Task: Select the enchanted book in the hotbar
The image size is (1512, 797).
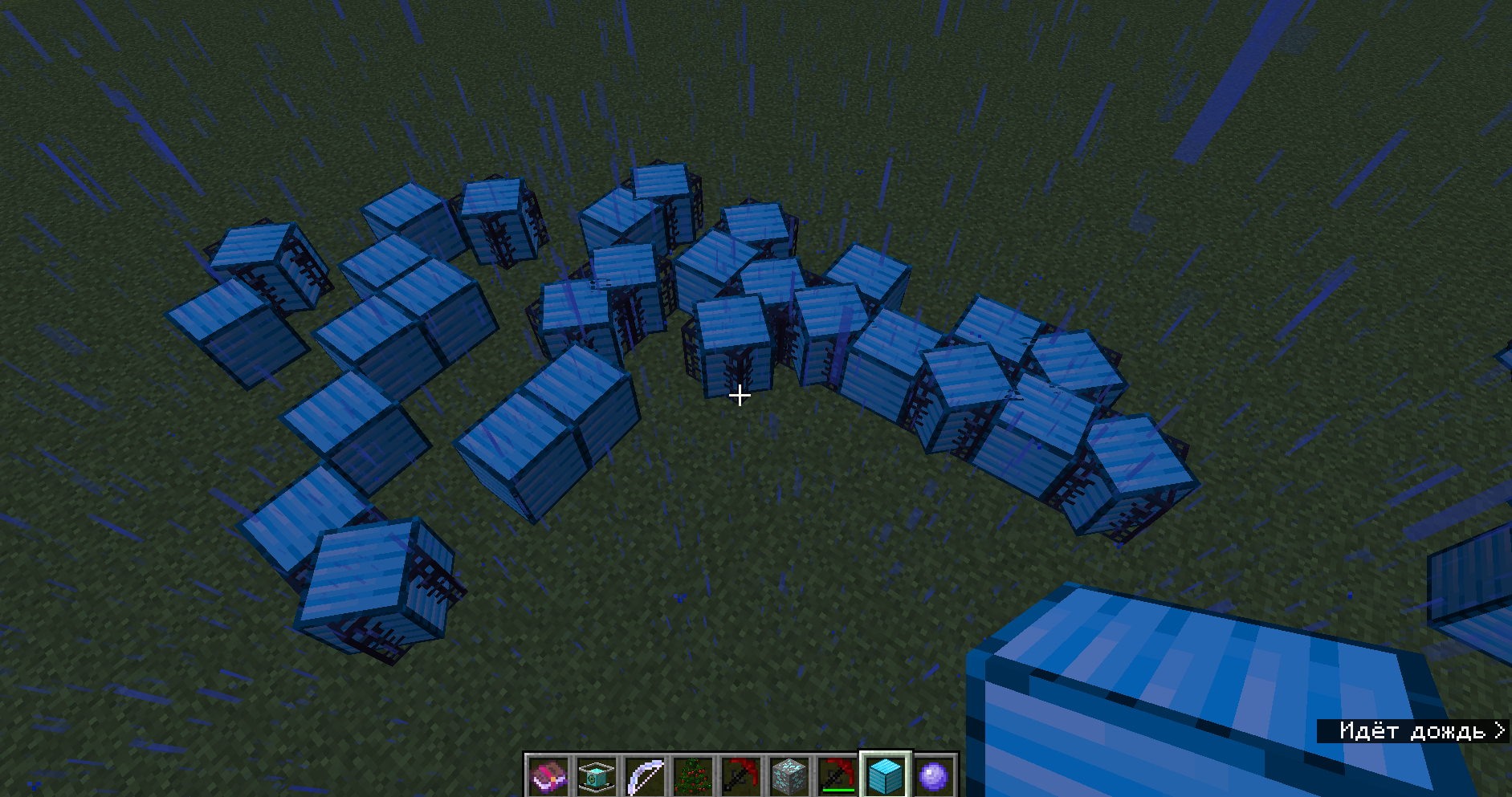Action: point(549,775)
